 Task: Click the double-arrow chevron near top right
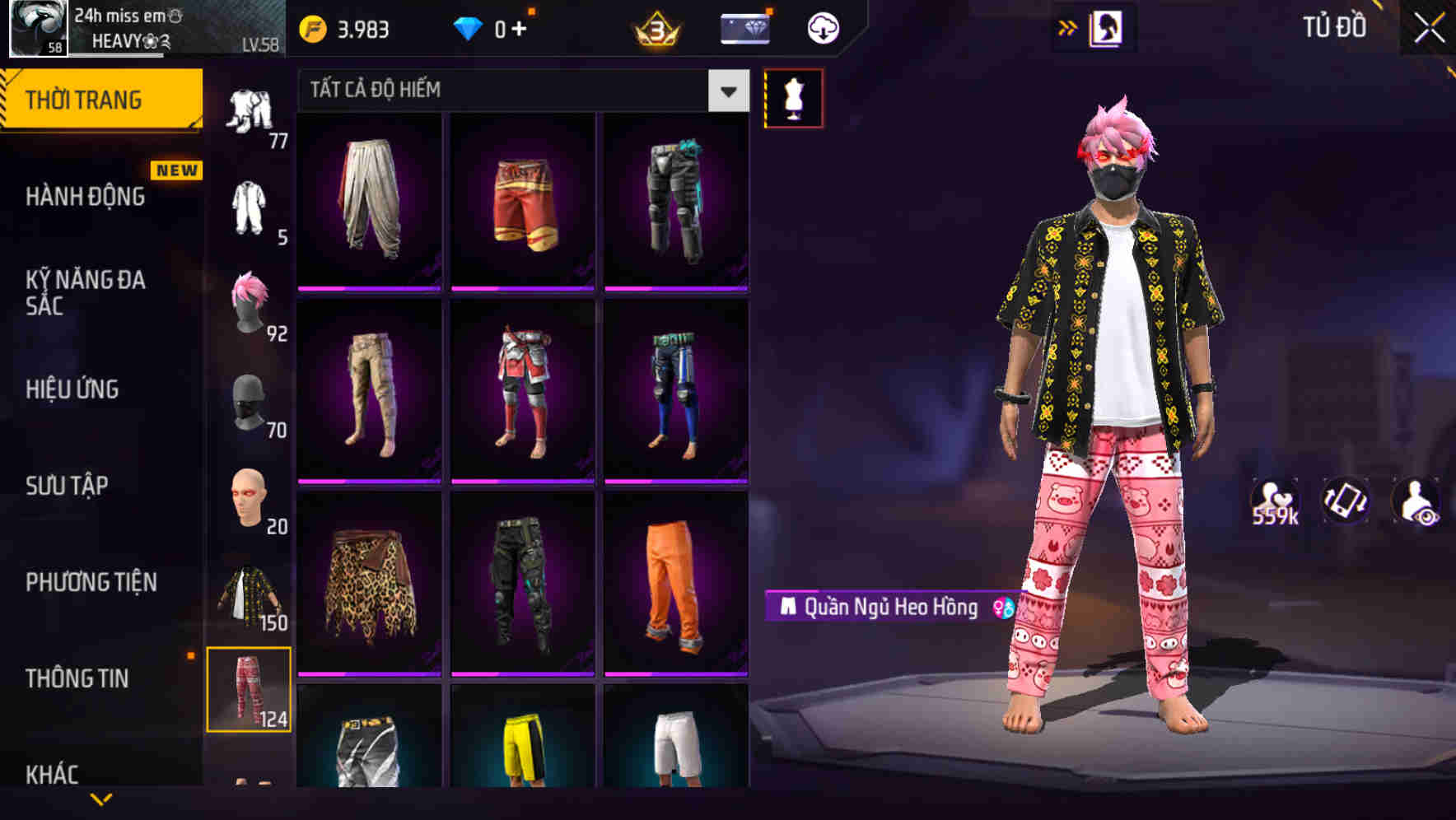[1068, 26]
